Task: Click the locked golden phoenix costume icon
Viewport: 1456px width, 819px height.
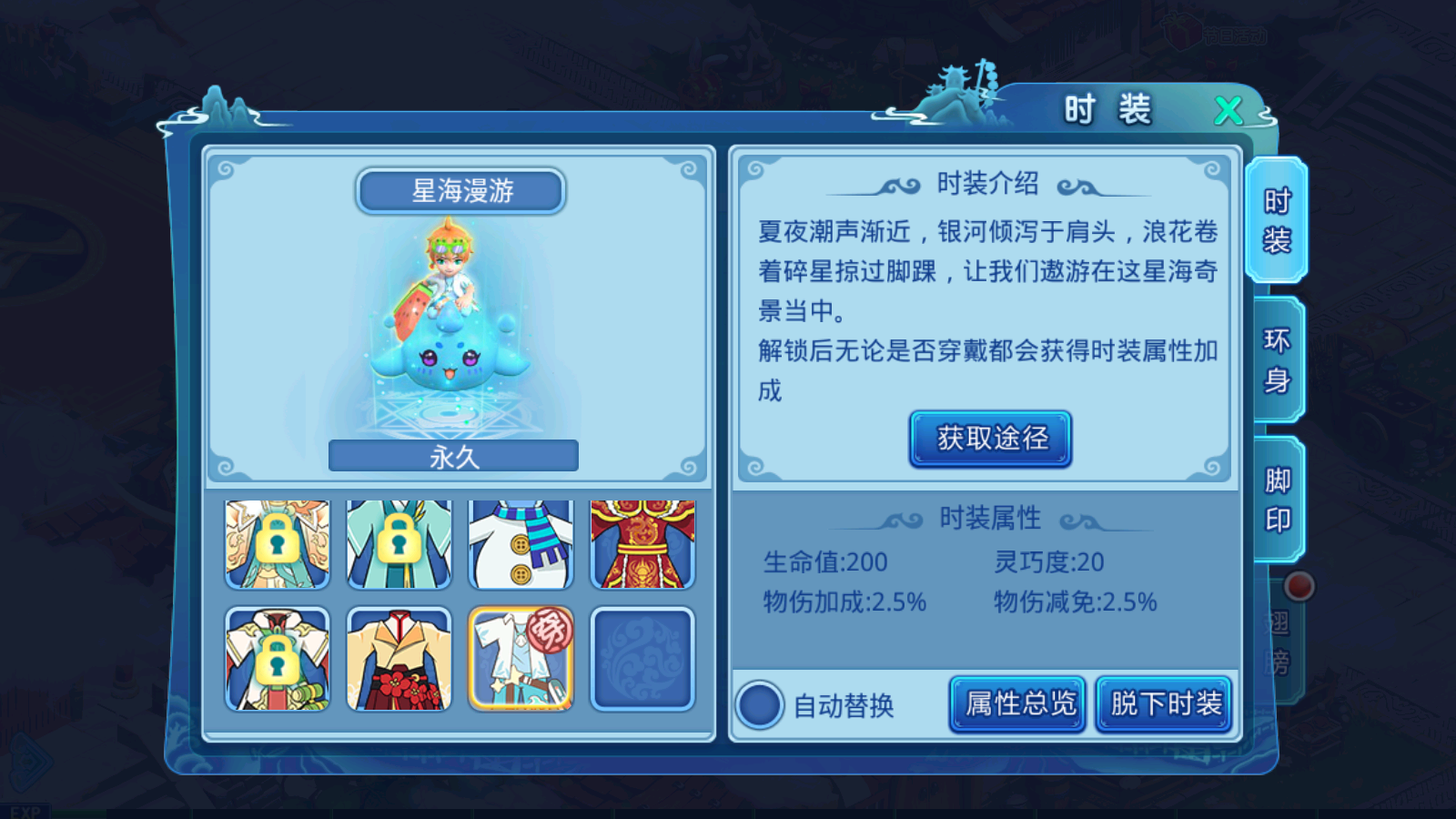Action: pyautogui.click(x=277, y=543)
